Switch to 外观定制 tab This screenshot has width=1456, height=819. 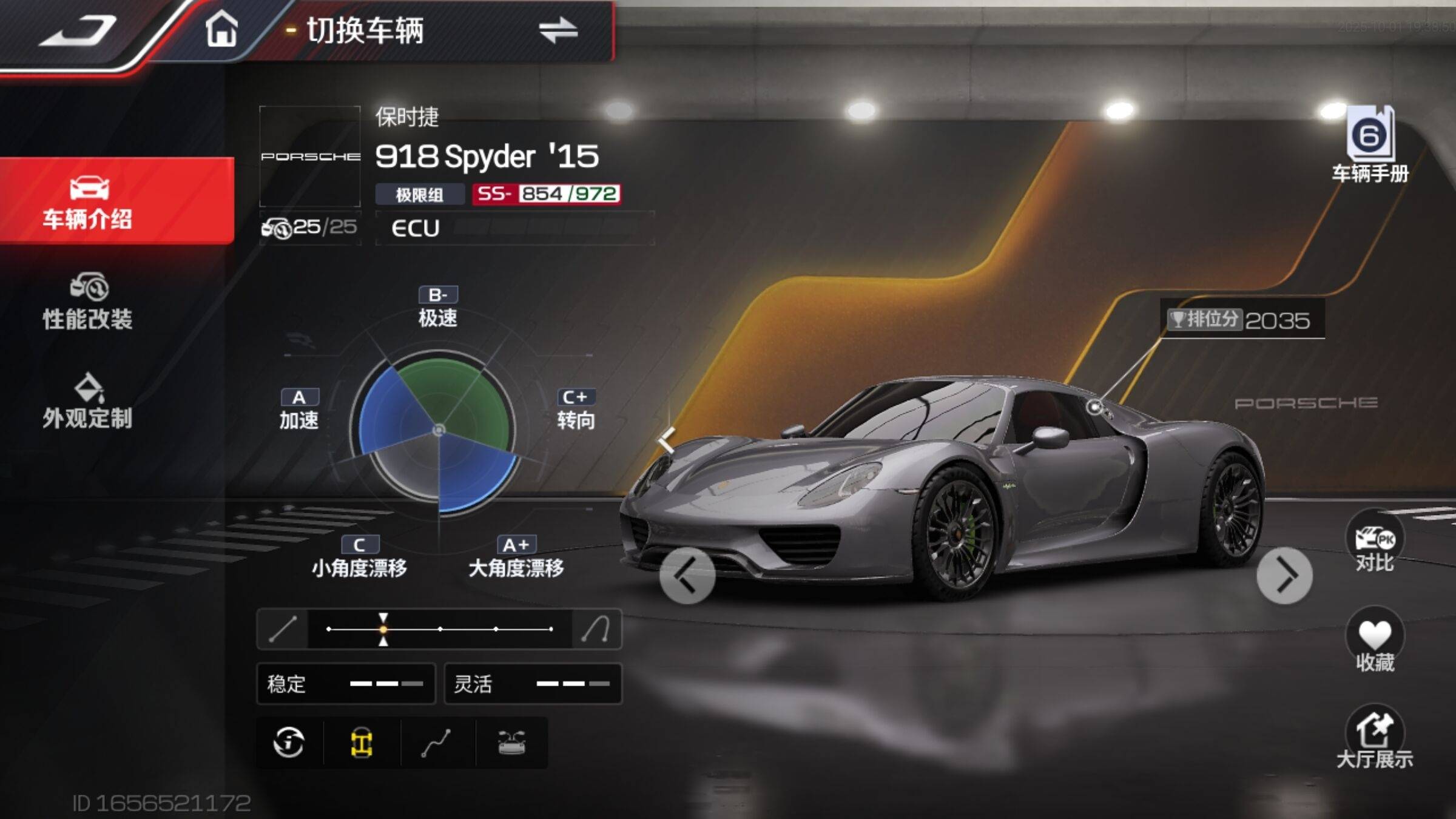[x=88, y=402]
